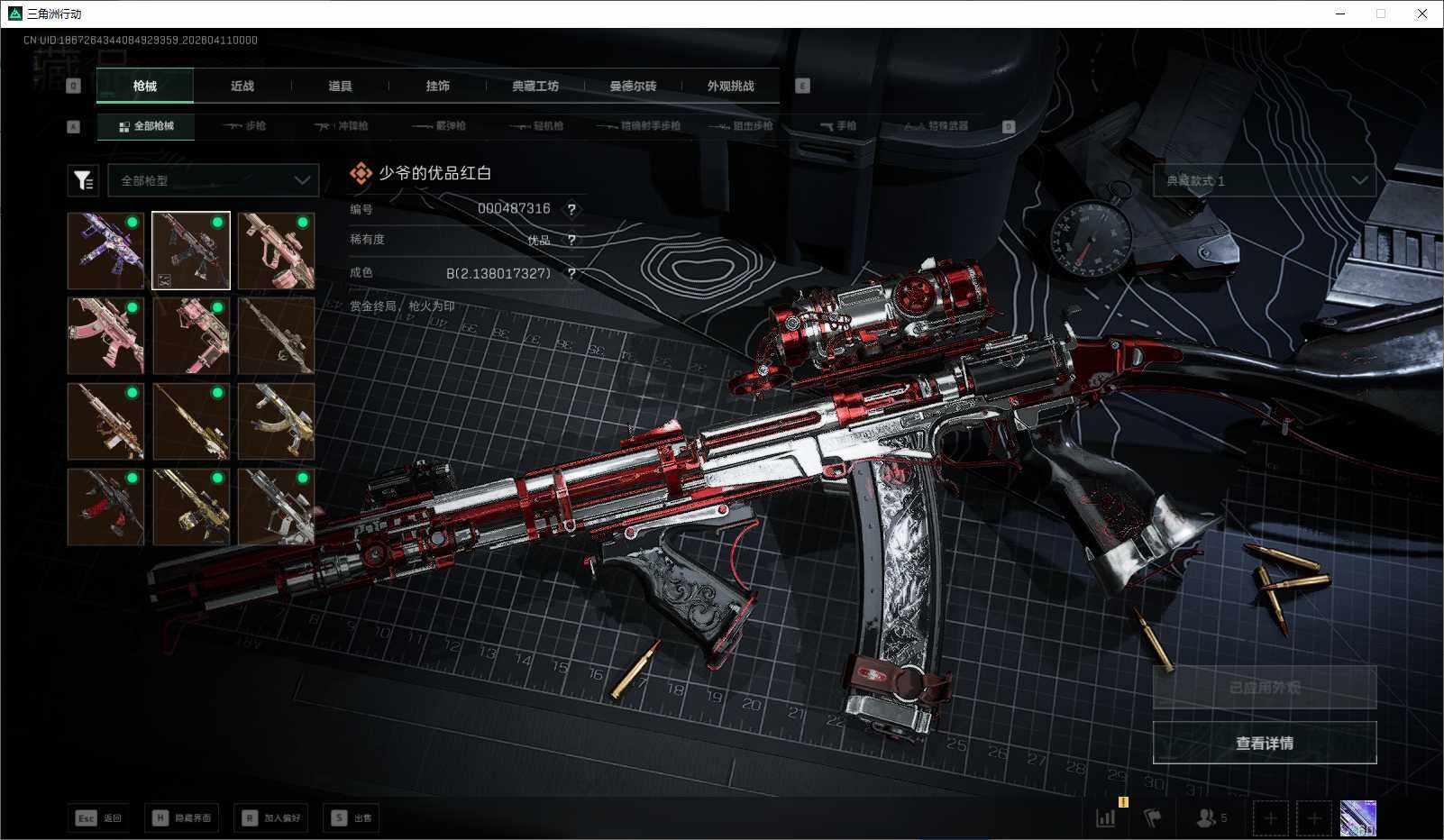Close the game window
1444x840 pixels.
point(1422,14)
